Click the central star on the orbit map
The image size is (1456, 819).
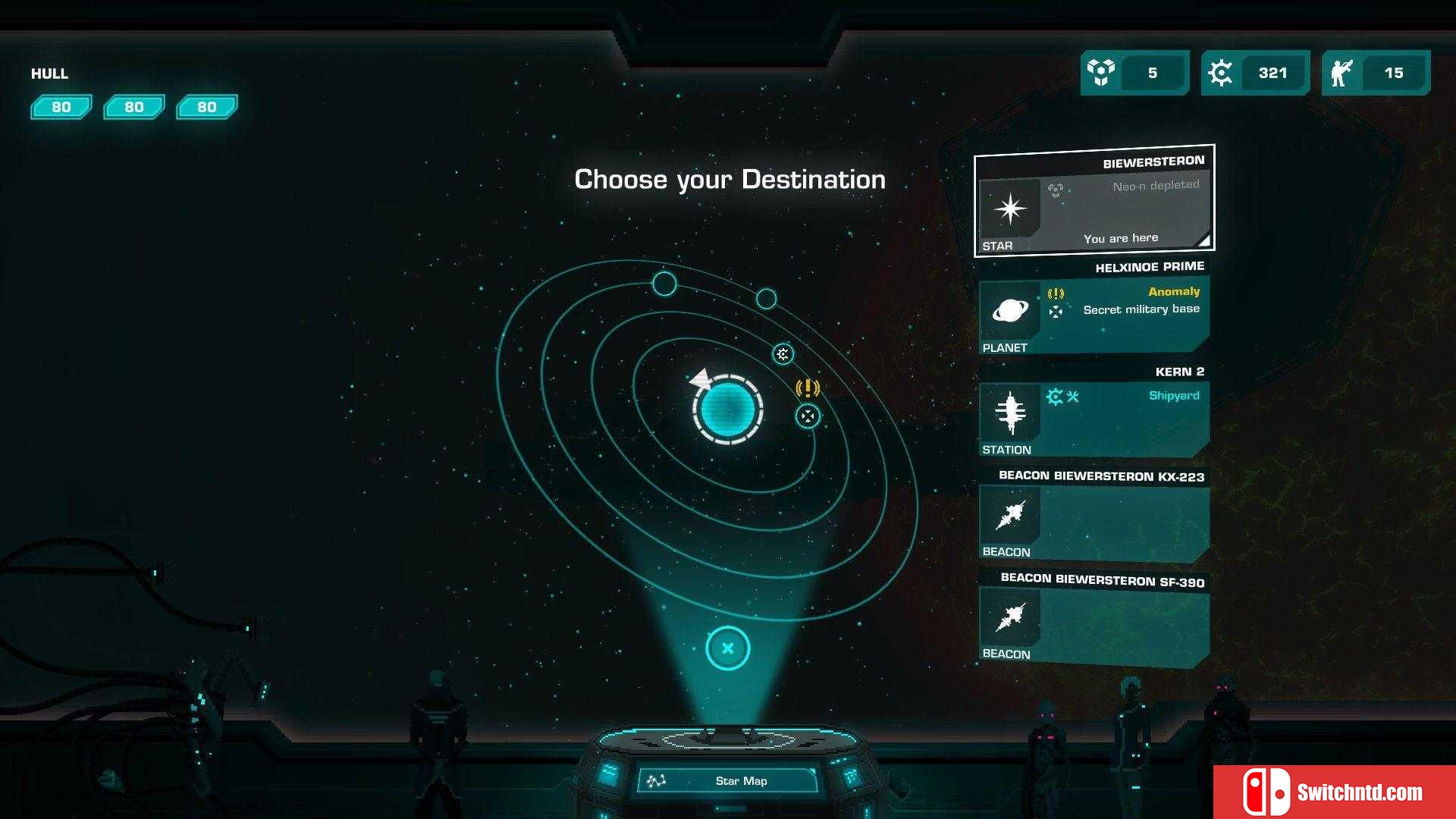coord(727,409)
